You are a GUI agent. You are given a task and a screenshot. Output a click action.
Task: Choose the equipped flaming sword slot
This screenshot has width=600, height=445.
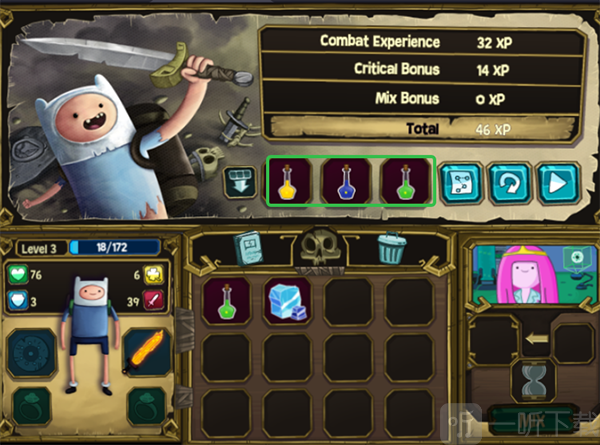tap(146, 351)
